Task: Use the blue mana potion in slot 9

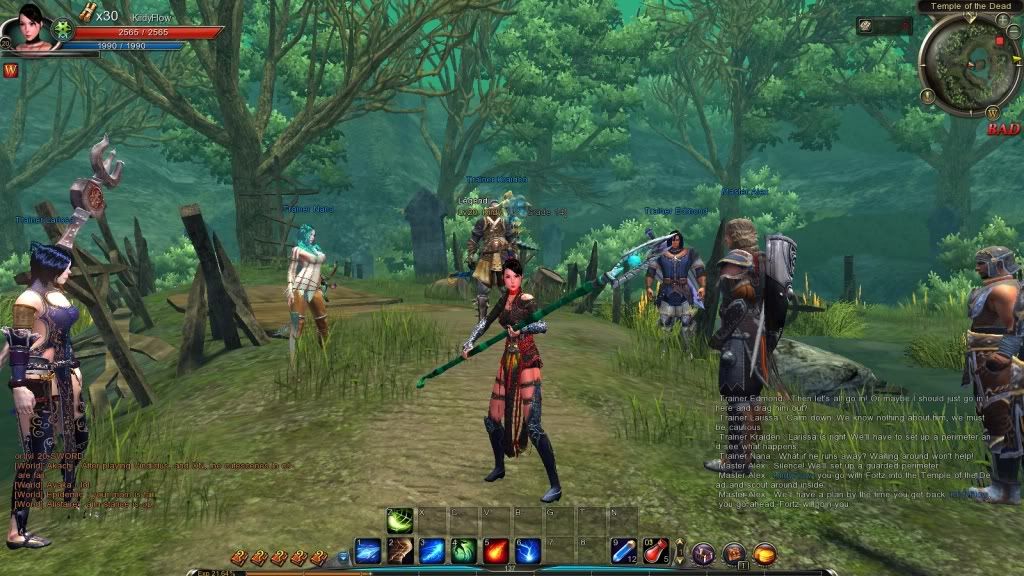Action: coord(624,551)
